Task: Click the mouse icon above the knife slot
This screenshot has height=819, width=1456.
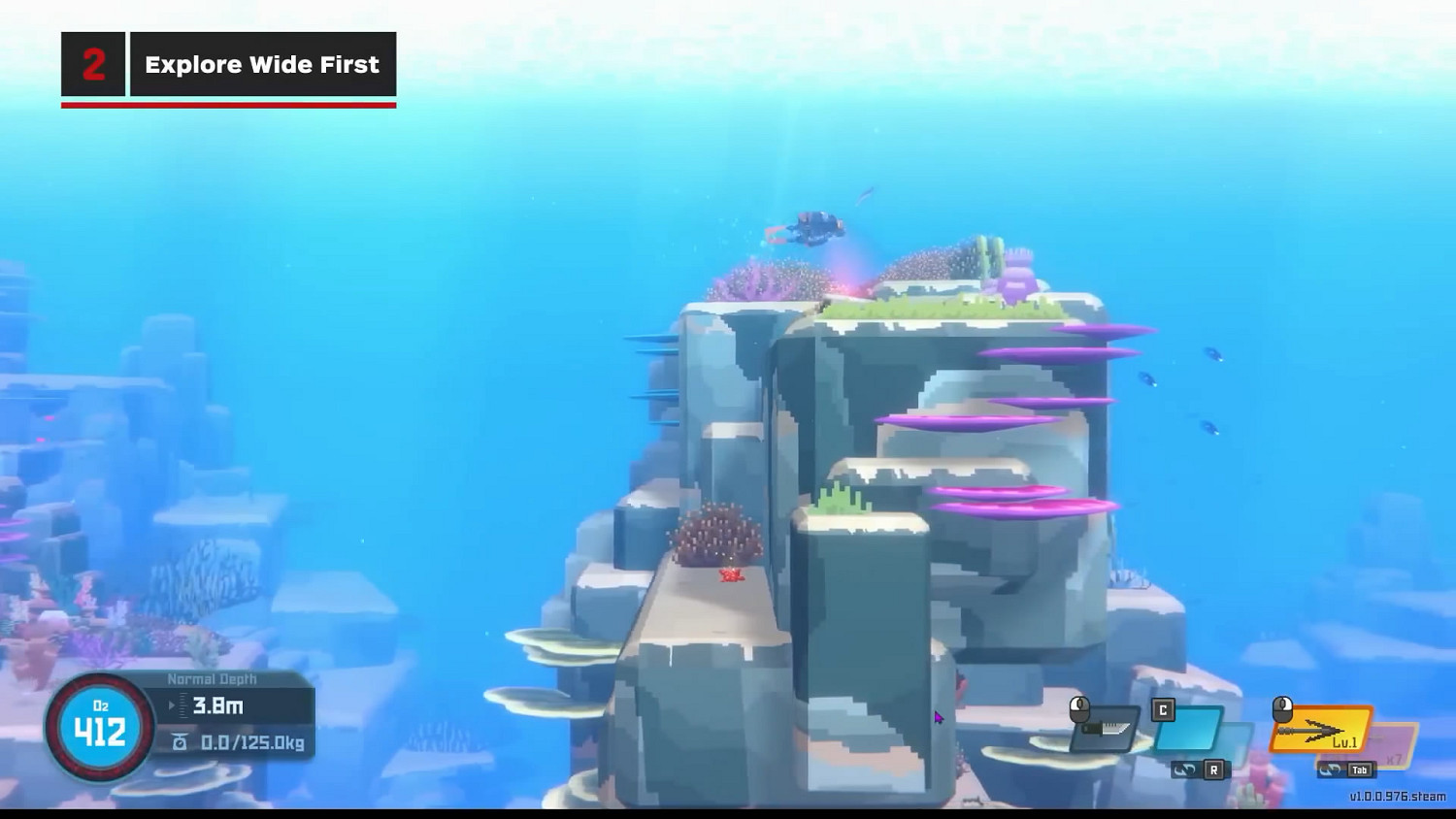Action: click(x=1079, y=709)
